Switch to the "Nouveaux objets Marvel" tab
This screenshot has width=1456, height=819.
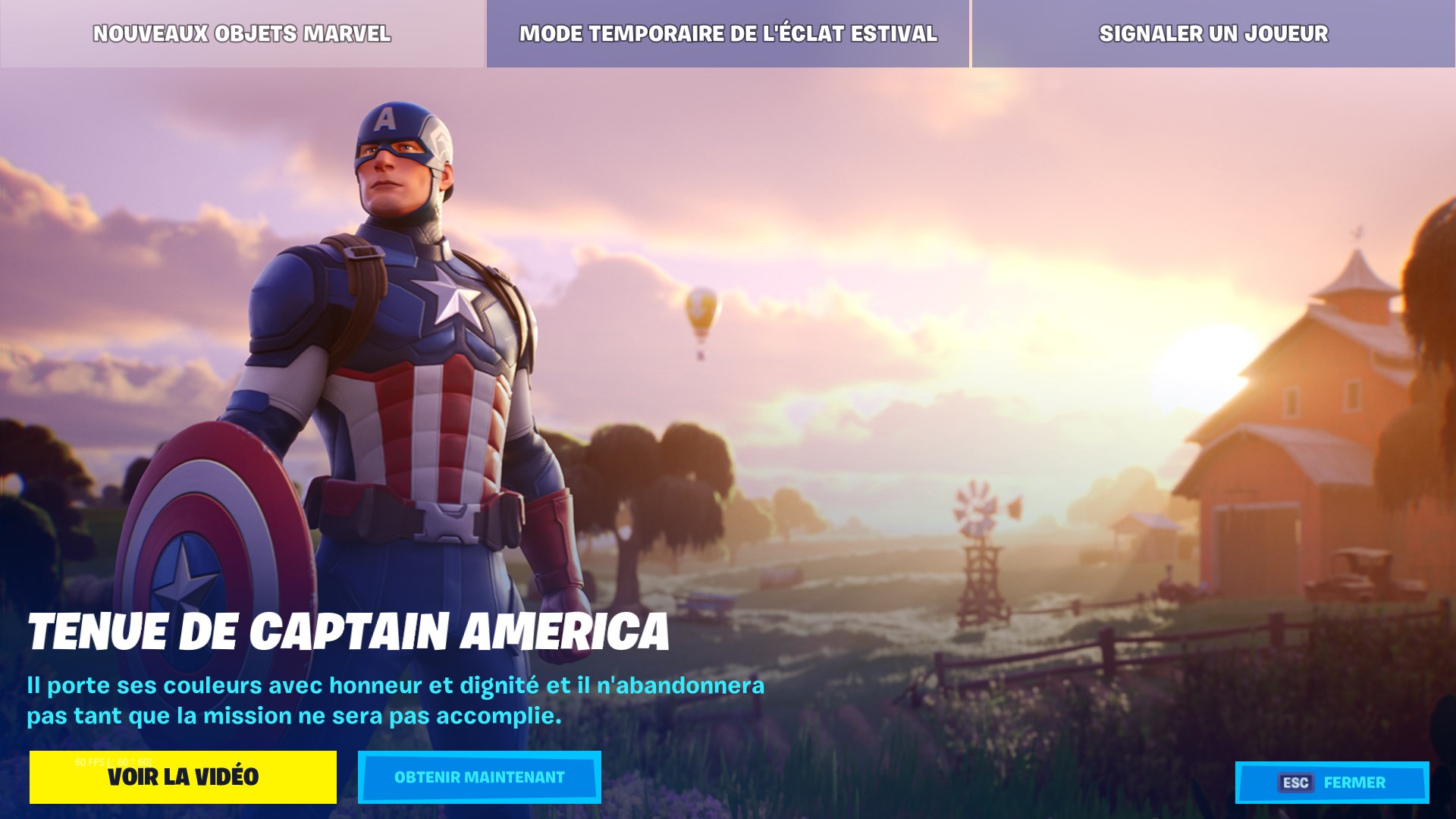tap(241, 33)
